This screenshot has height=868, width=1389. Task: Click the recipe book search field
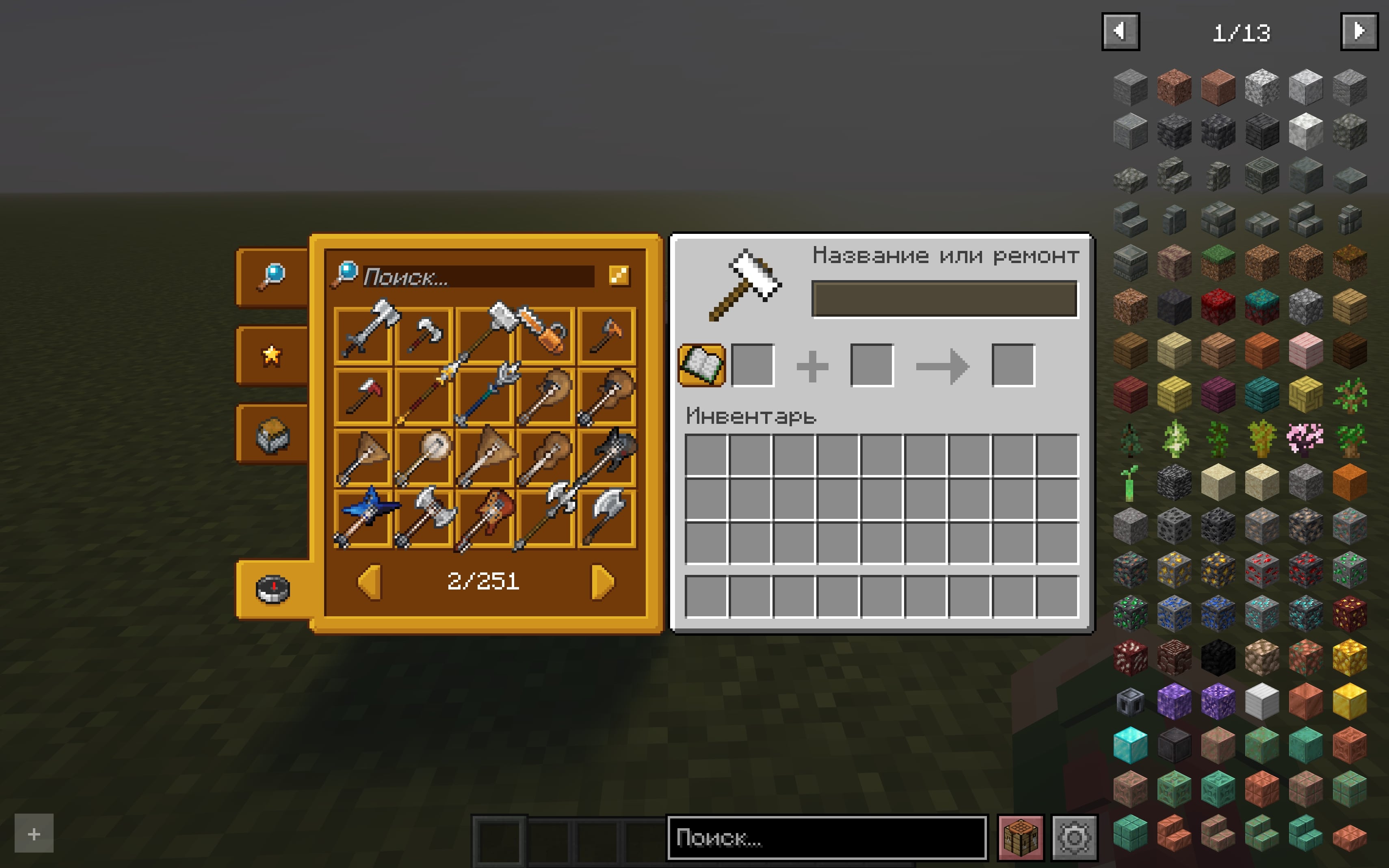pos(478,277)
